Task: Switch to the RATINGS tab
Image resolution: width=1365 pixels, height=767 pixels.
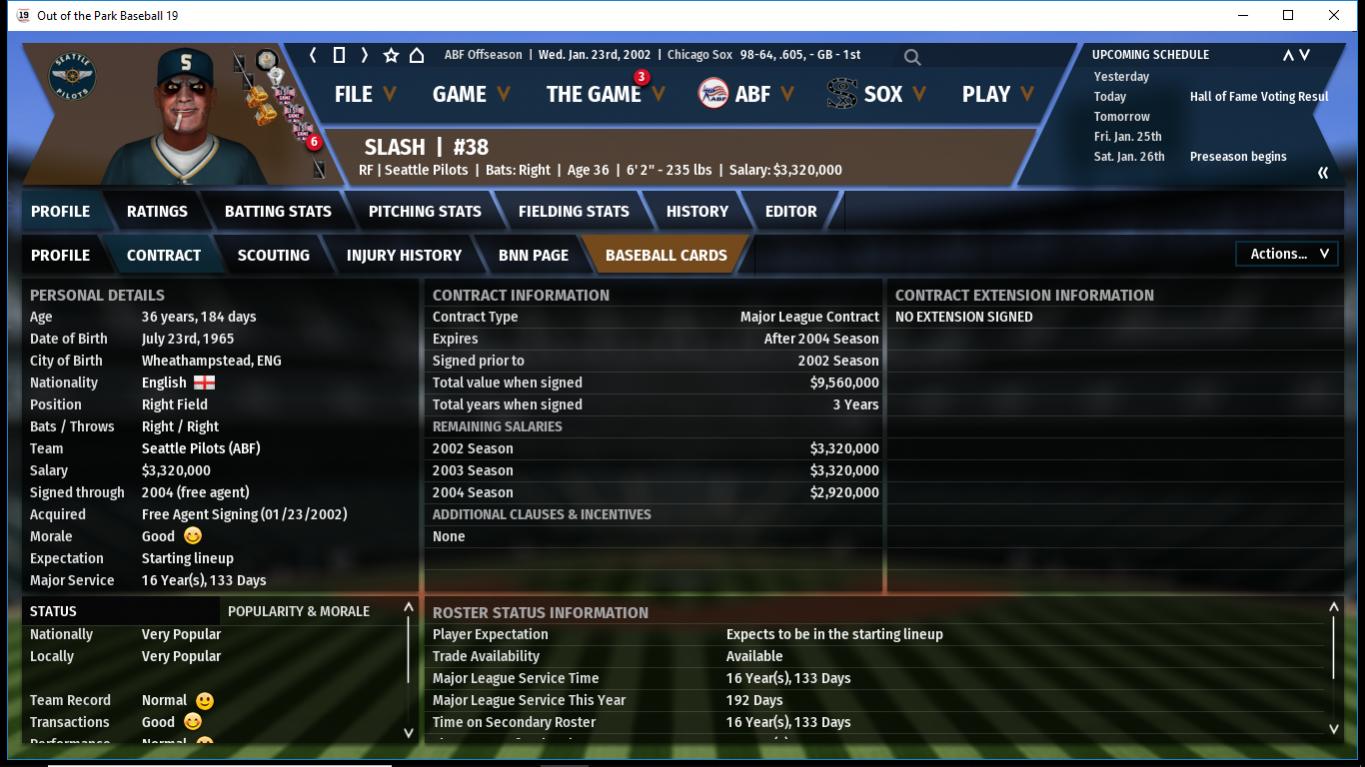Action: (x=157, y=211)
